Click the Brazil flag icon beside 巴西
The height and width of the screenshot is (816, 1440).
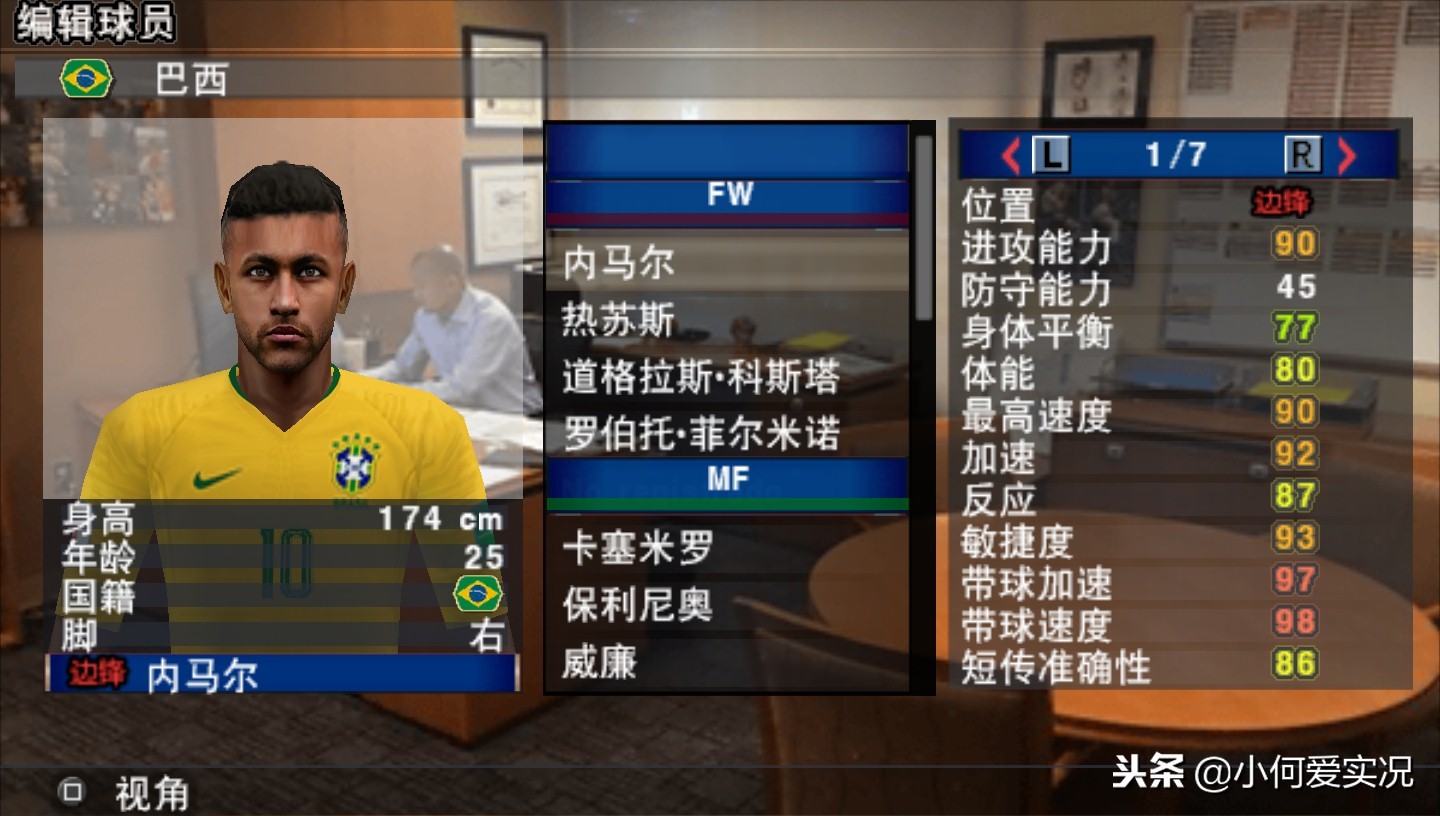[85, 76]
